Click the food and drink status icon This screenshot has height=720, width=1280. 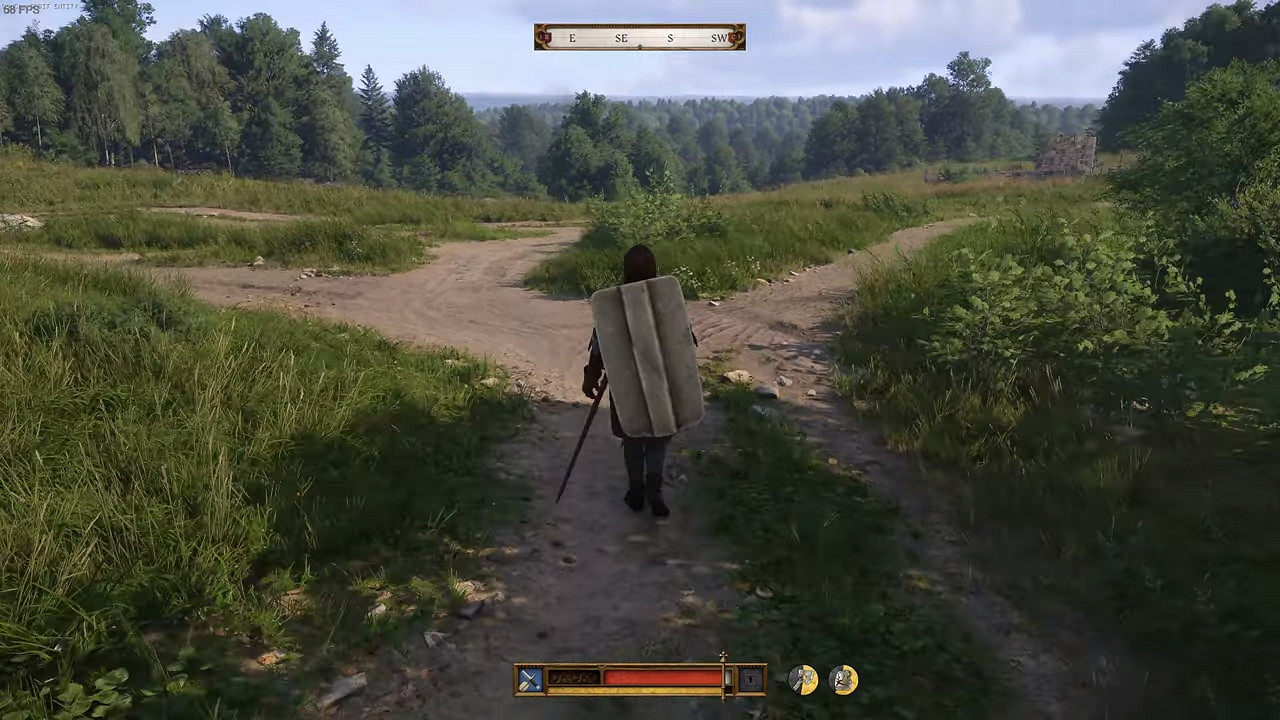tap(842, 679)
